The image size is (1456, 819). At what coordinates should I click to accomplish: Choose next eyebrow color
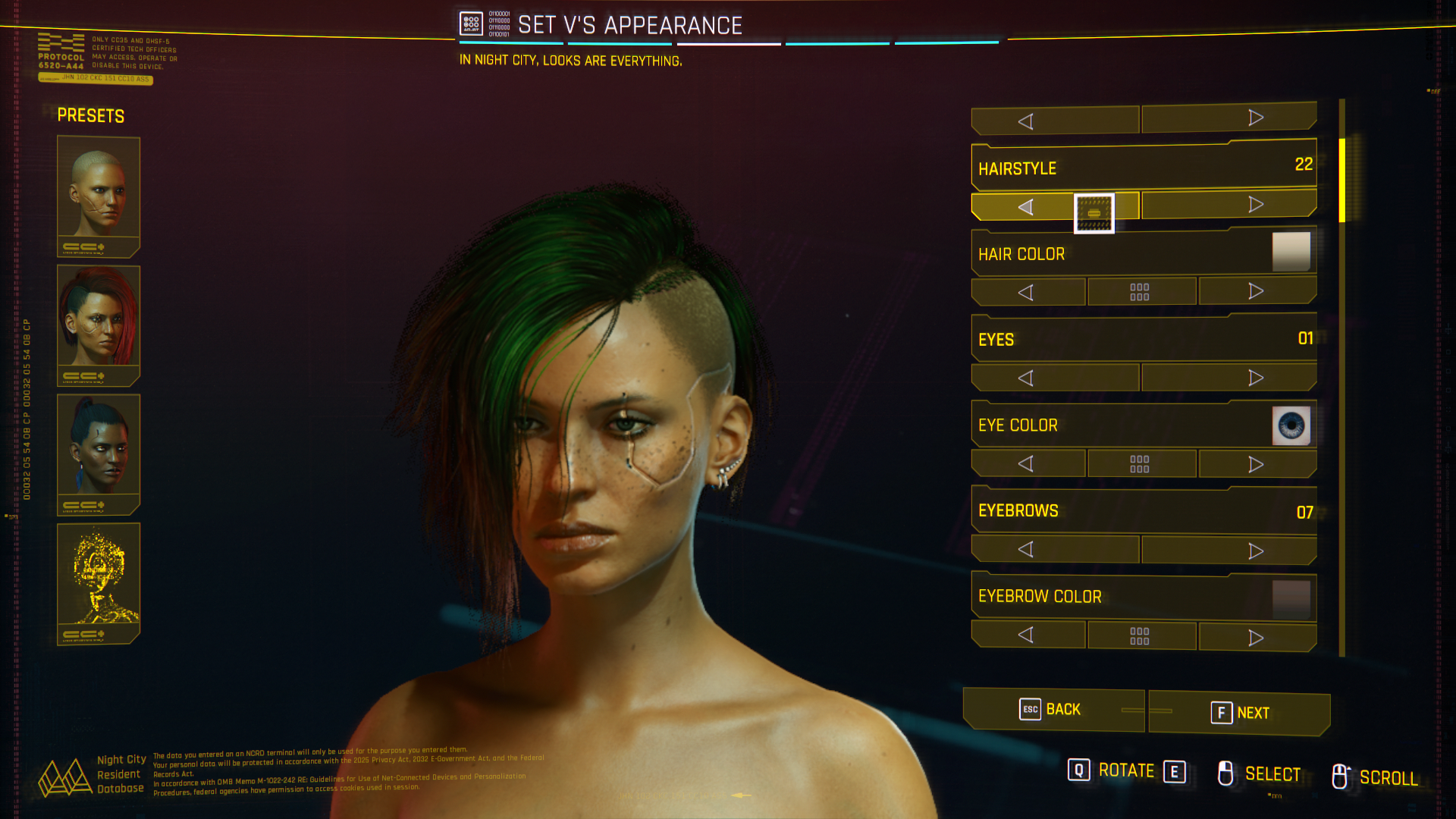pyautogui.click(x=1255, y=637)
